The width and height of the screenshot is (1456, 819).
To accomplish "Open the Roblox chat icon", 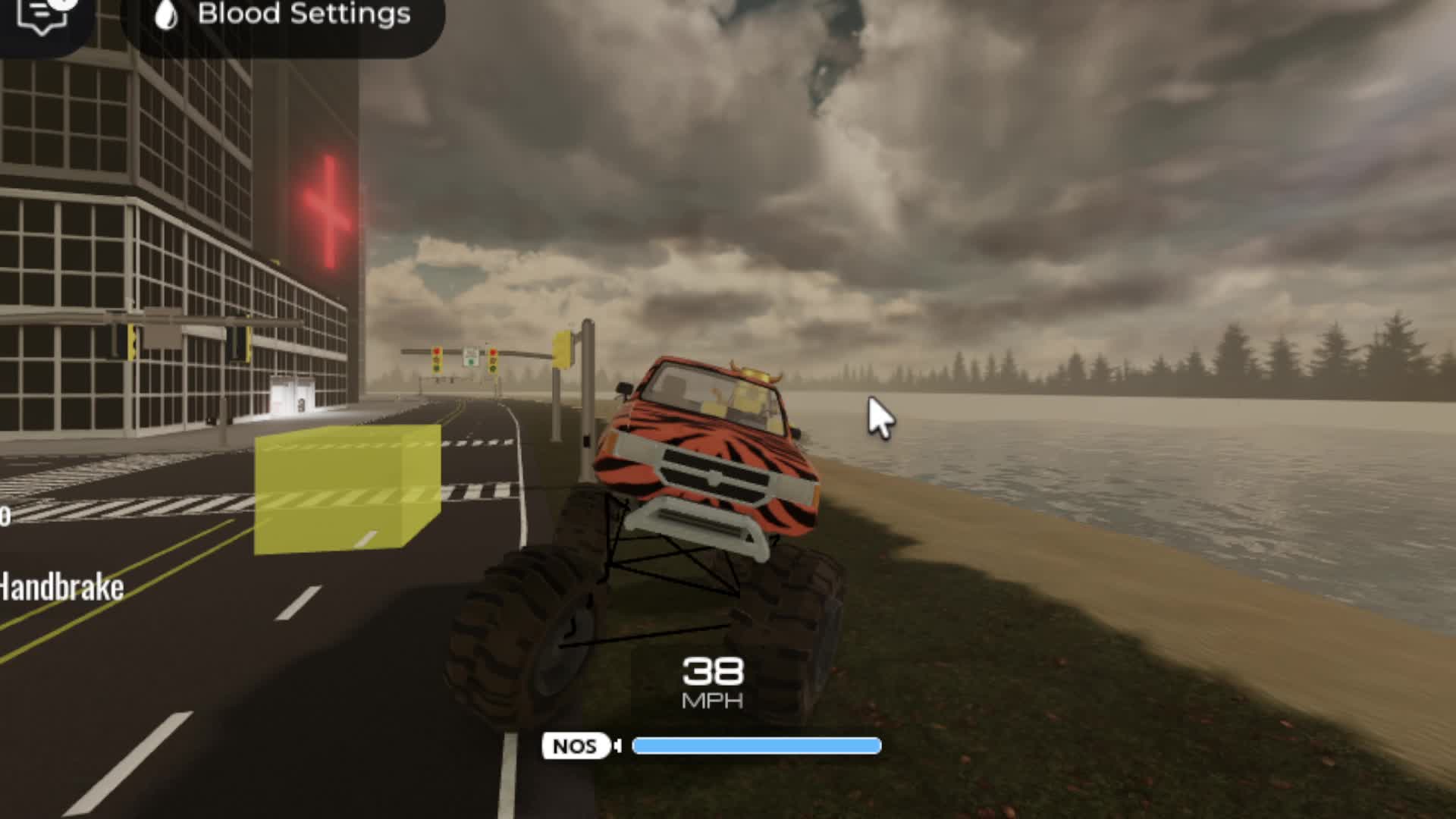I will (x=44, y=17).
